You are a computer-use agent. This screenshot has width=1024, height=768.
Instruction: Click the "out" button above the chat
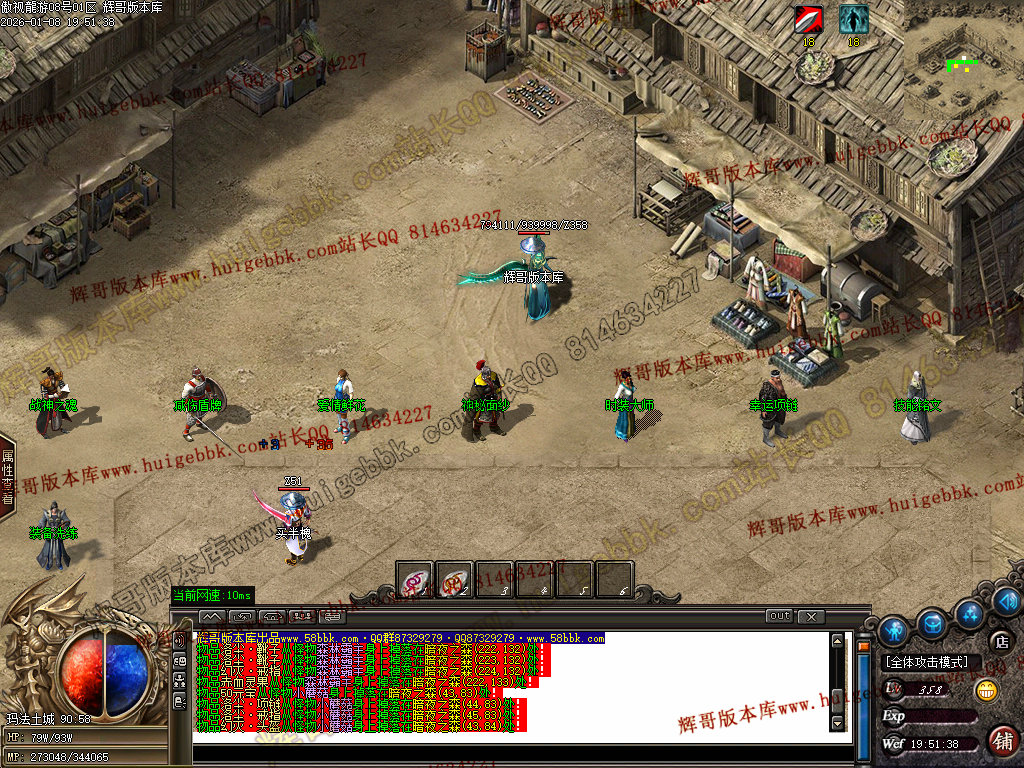point(779,616)
